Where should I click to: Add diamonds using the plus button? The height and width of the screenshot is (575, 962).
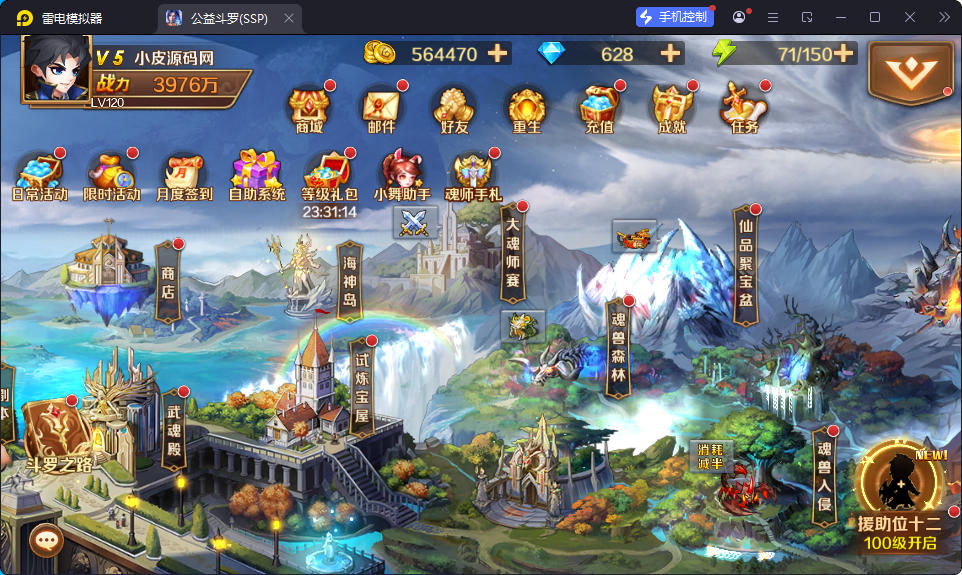670,54
